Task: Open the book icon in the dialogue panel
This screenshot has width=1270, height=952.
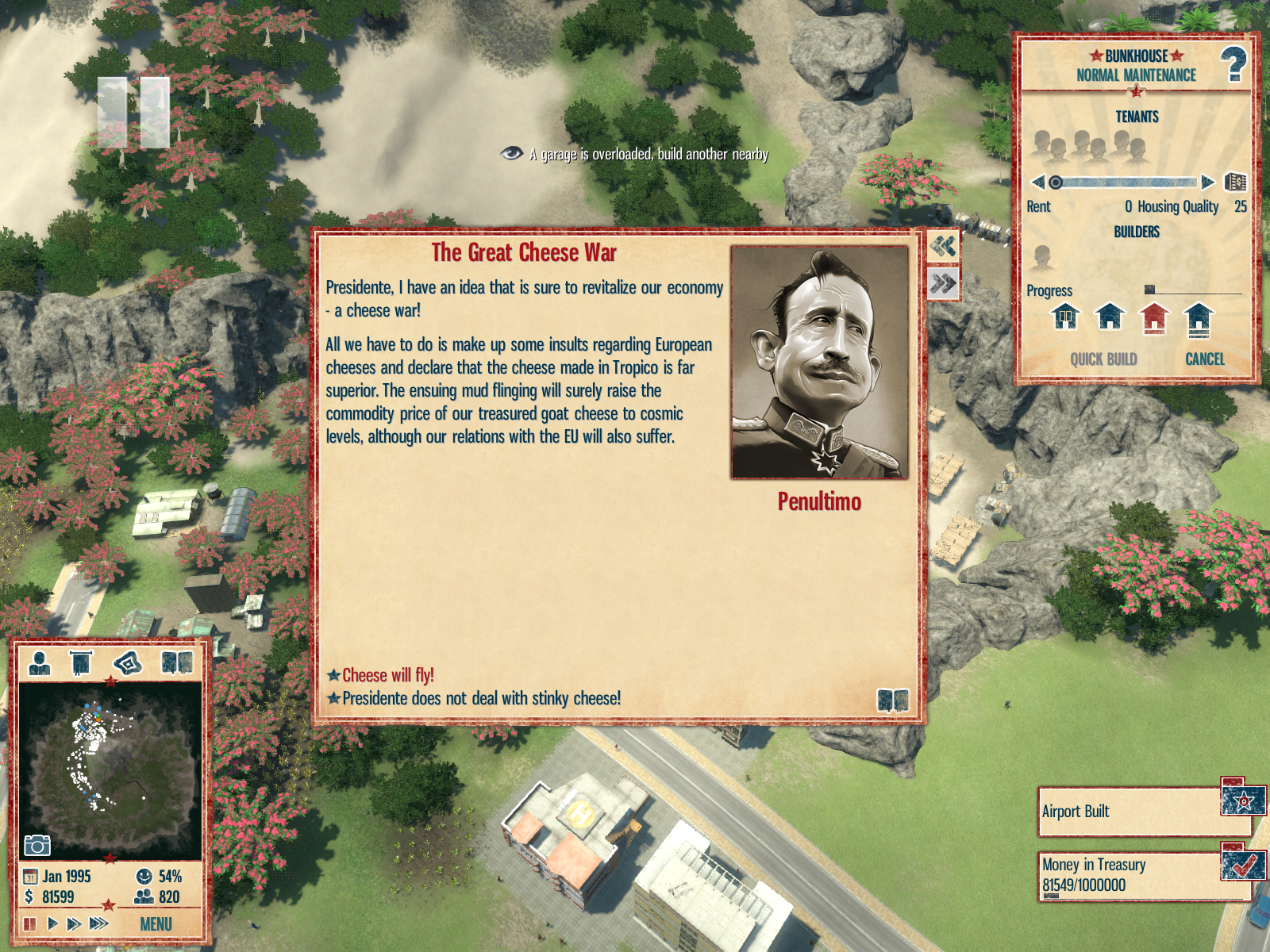Action: pyautogui.click(x=893, y=700)
